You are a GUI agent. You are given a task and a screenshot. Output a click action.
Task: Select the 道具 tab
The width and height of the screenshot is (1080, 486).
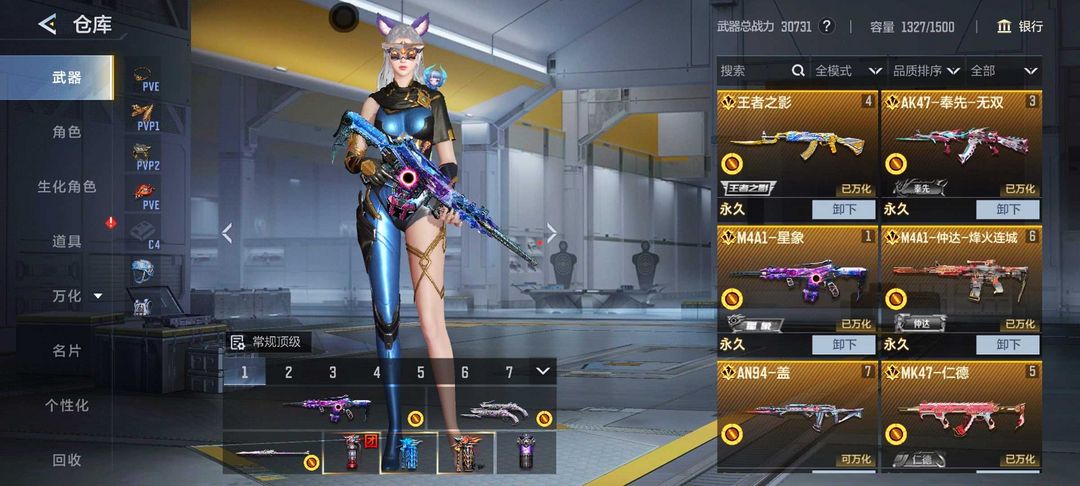pyautogui.click(x=67, y=241)
